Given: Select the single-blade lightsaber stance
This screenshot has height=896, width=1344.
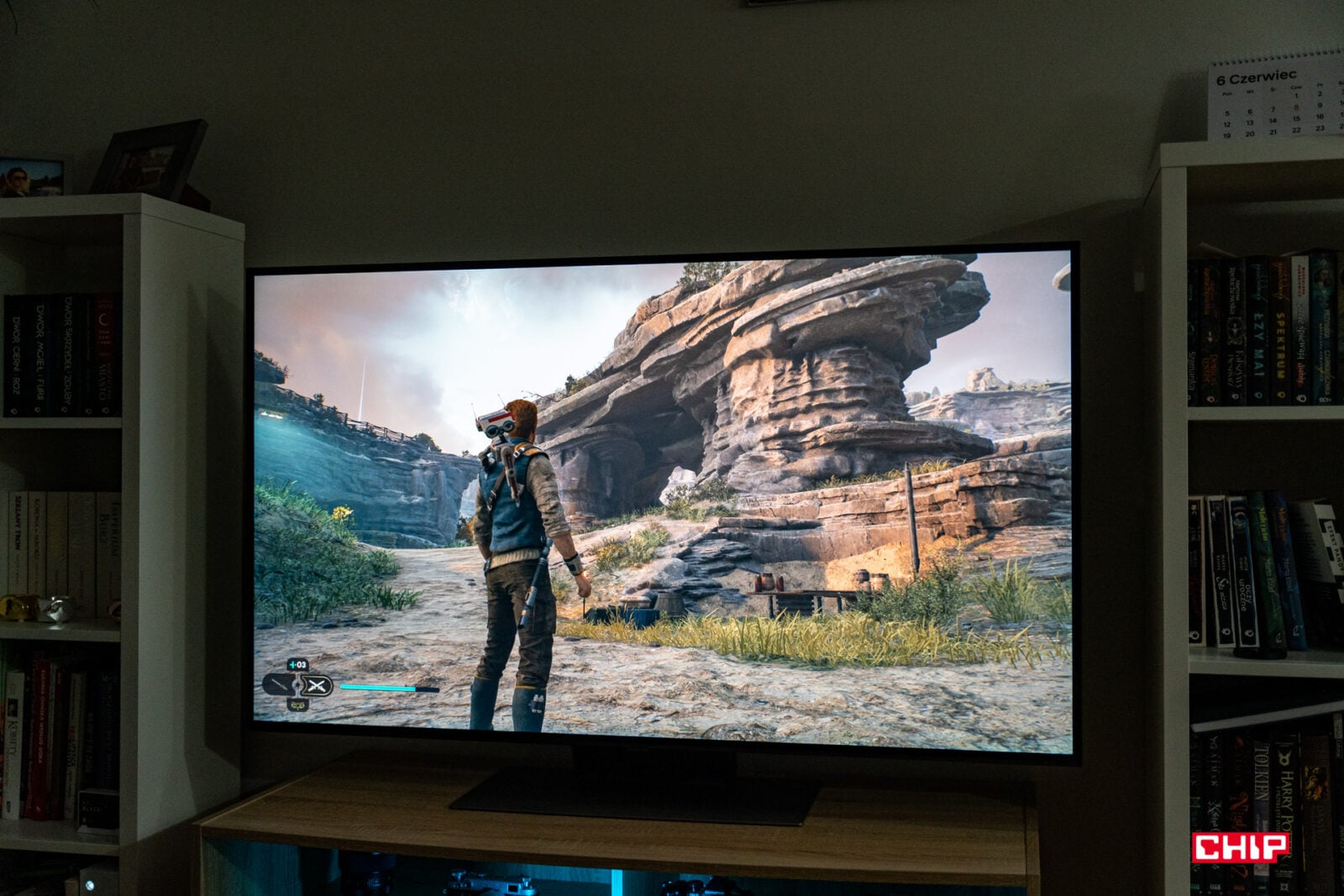Looking at the screenshot, I should 279,685.
